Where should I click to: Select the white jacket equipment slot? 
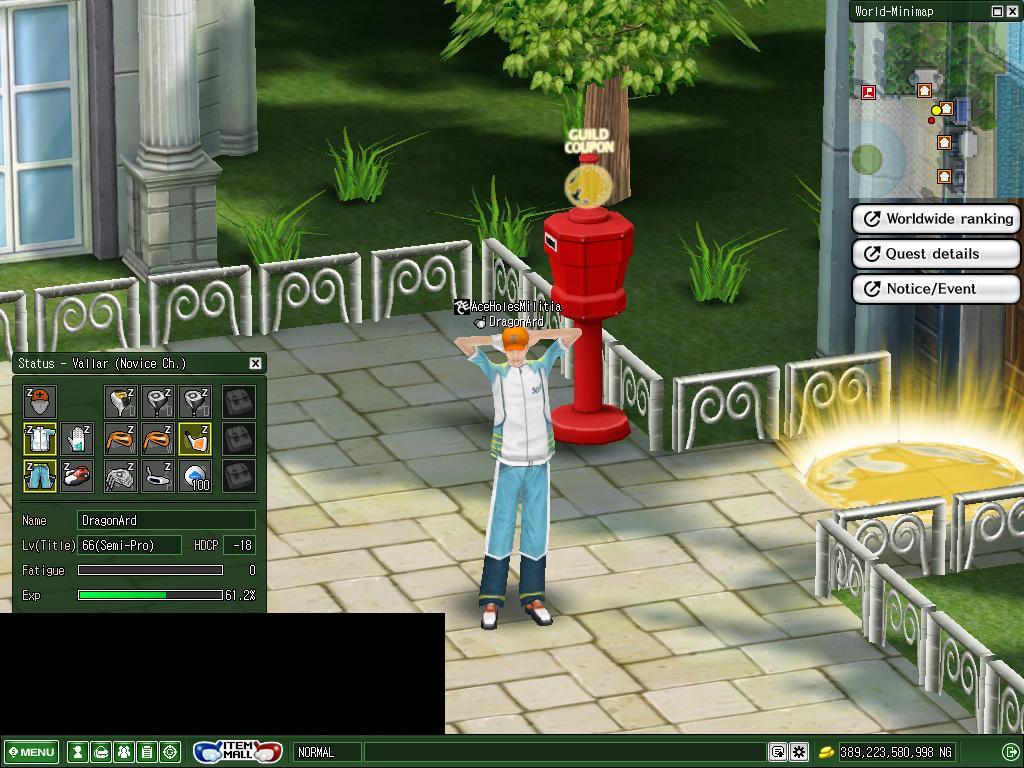(40, 439)
